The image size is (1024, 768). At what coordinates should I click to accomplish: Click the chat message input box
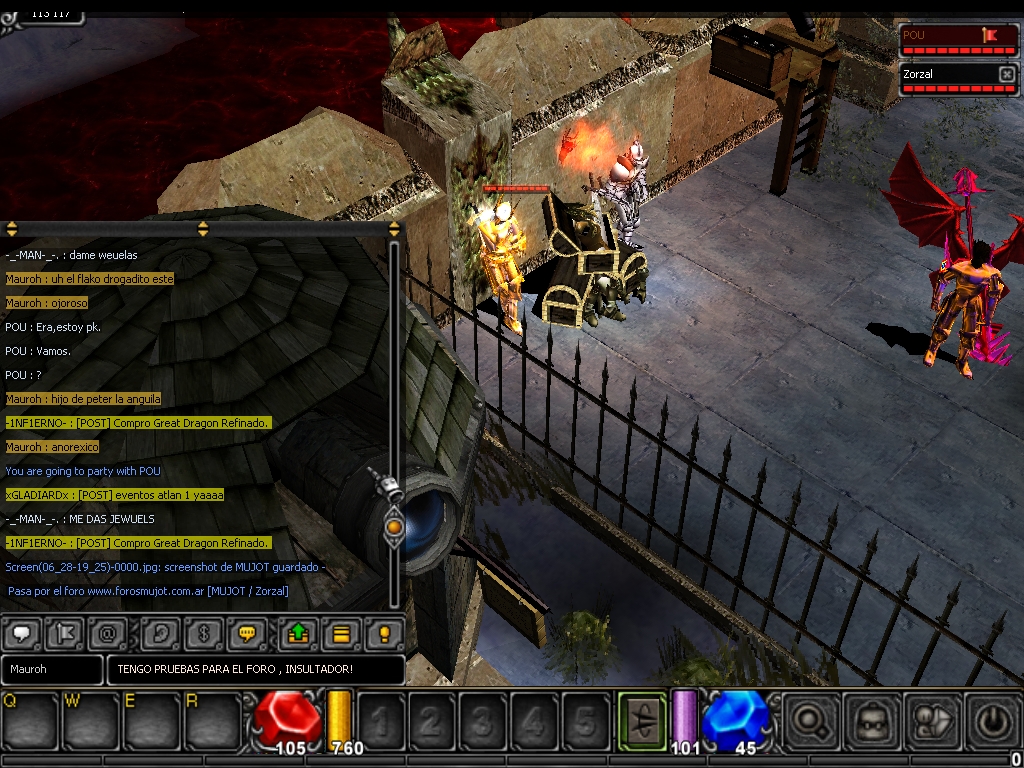tap(255, 669)
